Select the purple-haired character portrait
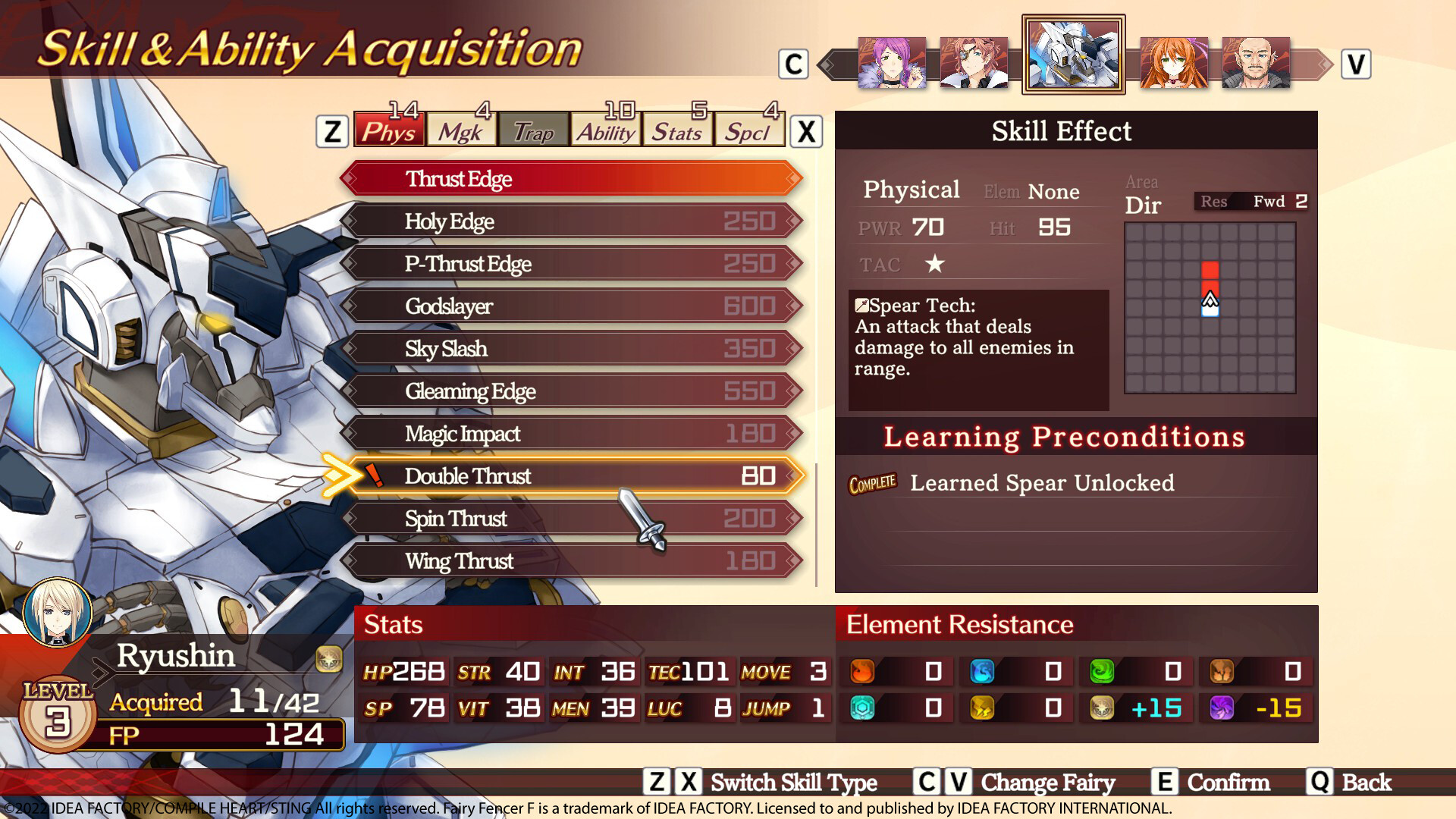Screen dimensions: 1456x819 tap(891, 61)
